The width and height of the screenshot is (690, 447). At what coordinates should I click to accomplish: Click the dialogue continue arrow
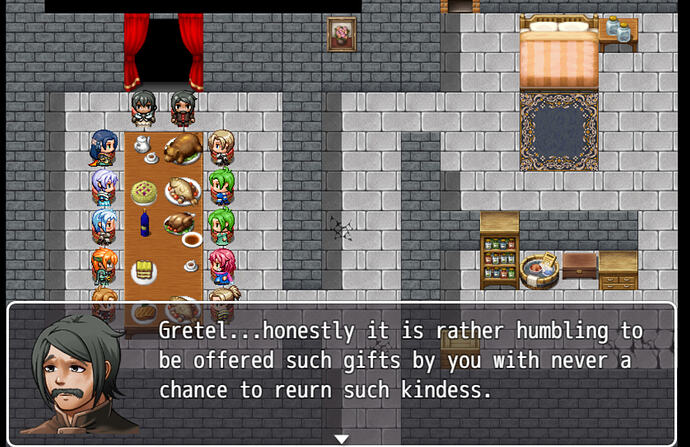(341, 438)
